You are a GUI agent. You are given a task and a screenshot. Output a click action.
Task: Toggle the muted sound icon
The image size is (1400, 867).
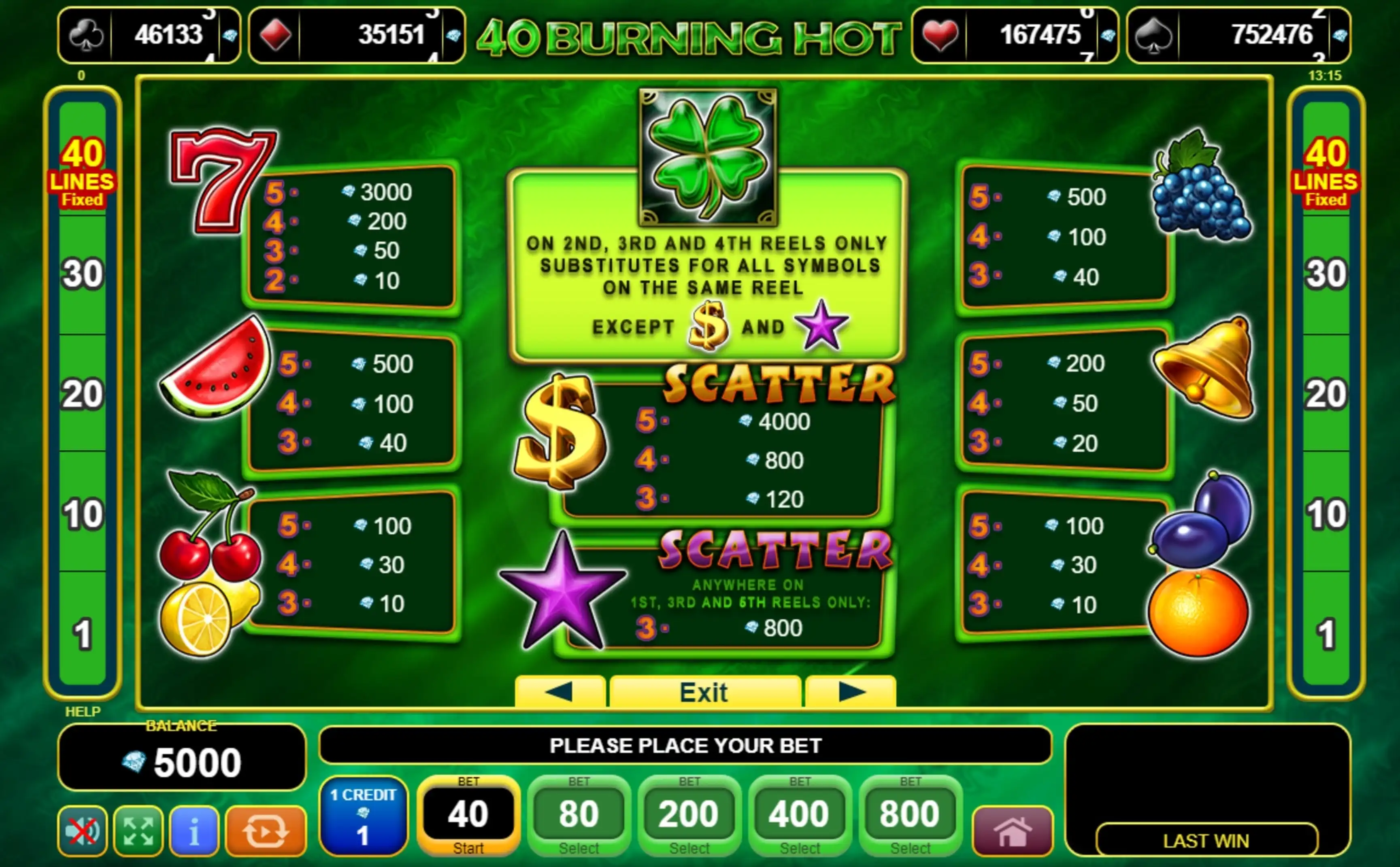[83, 831]
